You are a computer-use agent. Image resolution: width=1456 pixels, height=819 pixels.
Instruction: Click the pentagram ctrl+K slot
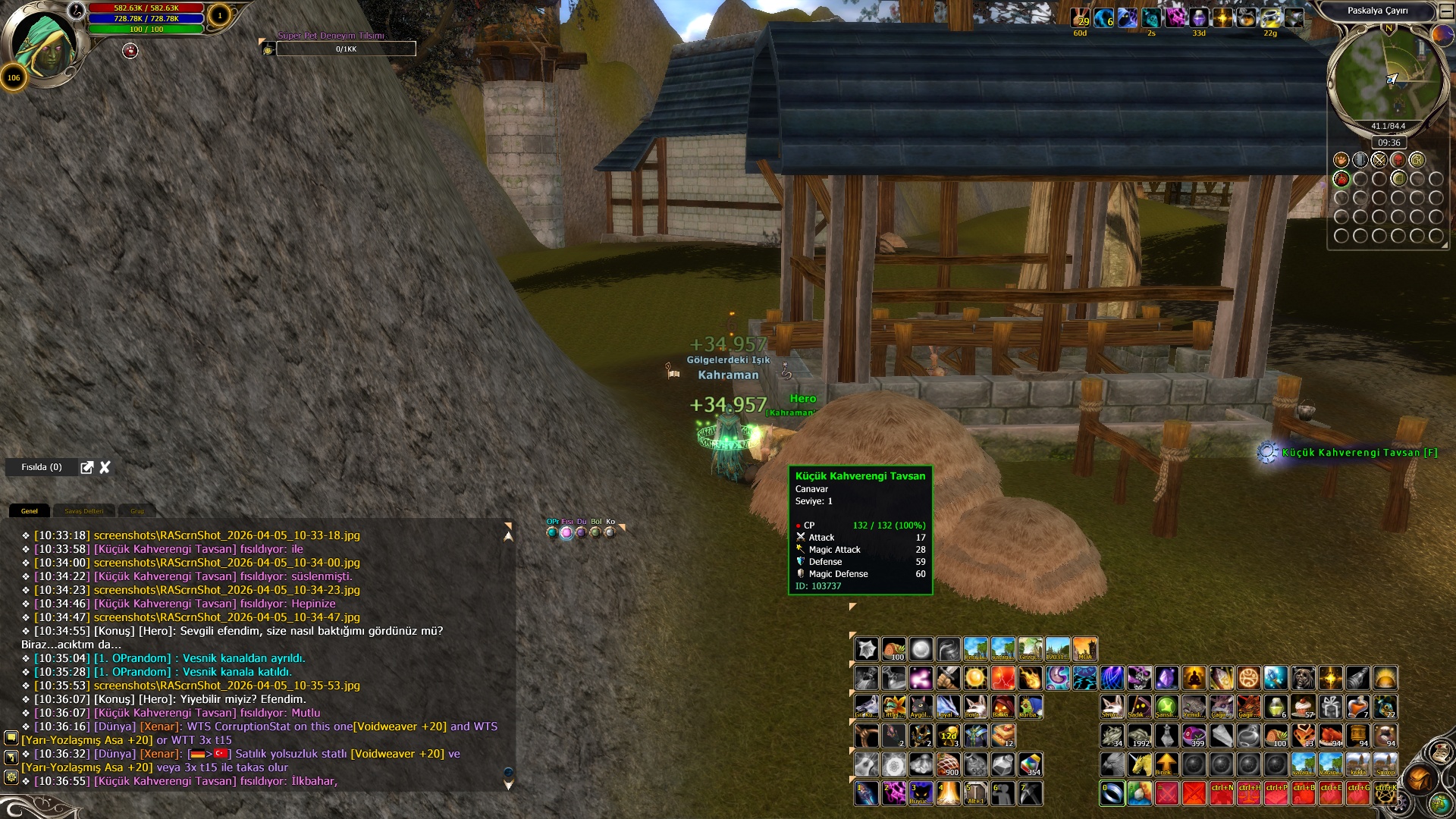click(x=1385, y=793)
